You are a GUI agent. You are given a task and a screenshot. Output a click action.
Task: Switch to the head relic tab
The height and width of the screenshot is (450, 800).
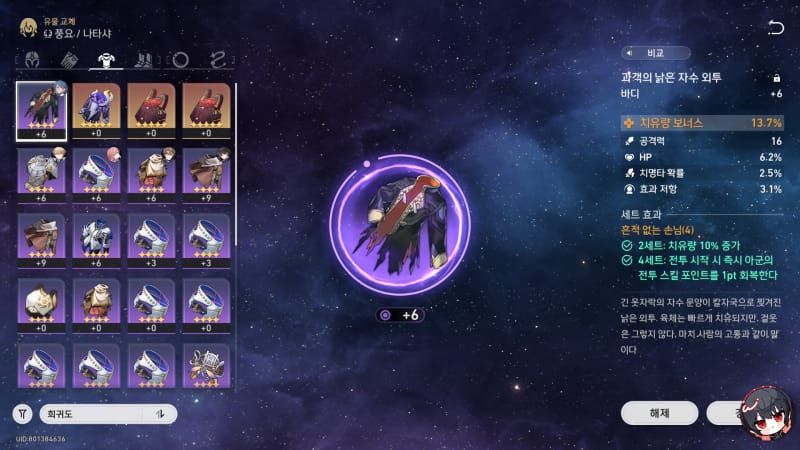coord(30,60)
